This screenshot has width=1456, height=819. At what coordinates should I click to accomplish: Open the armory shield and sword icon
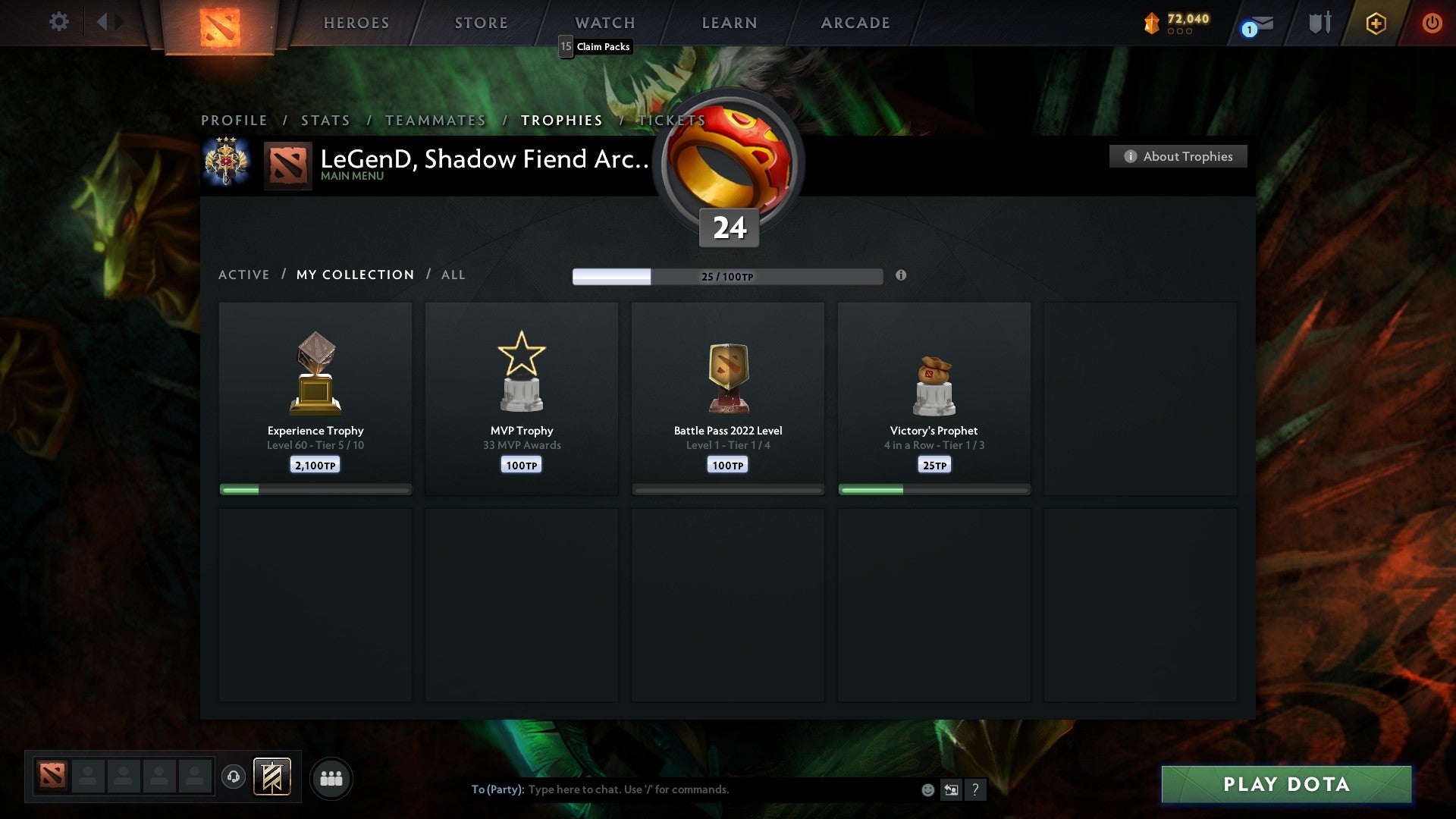(1319, 23)
